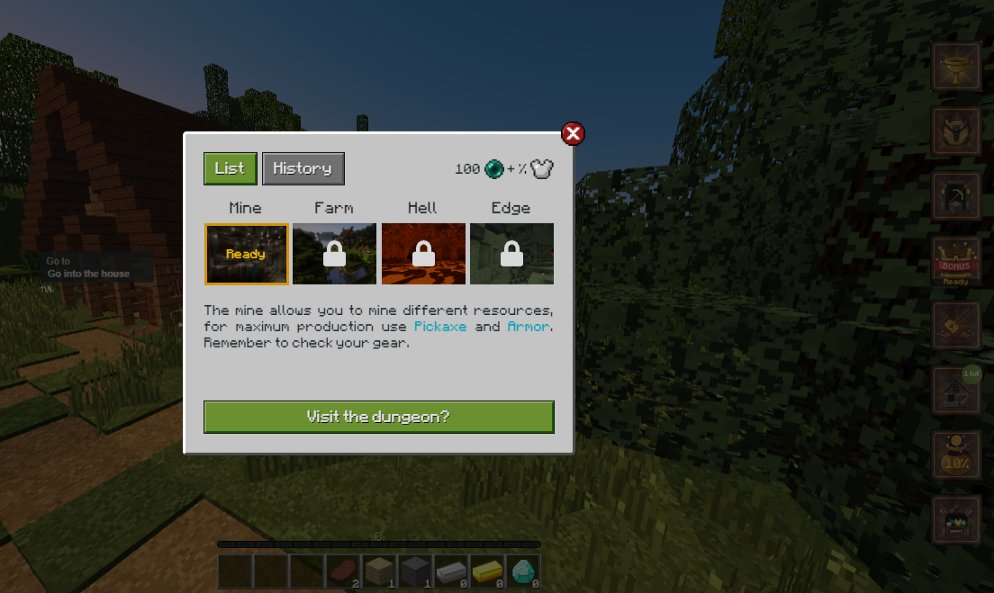This screenshot has height=593, width=994.
Task: Switch to the List tab
Action: point(230,169)
